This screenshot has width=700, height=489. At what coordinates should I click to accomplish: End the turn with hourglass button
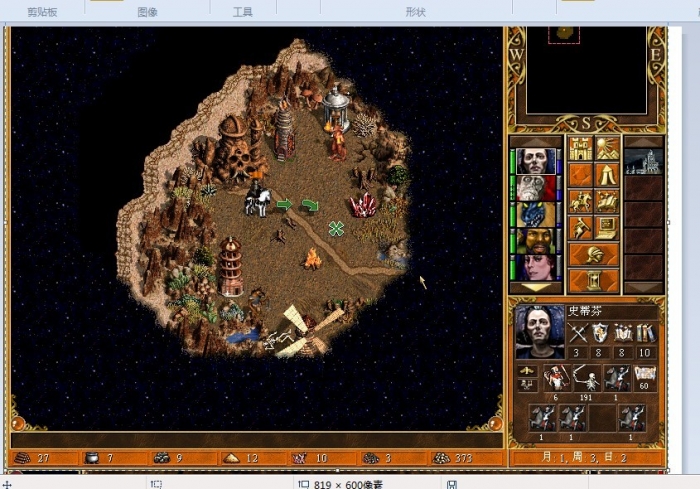point(593,279)
